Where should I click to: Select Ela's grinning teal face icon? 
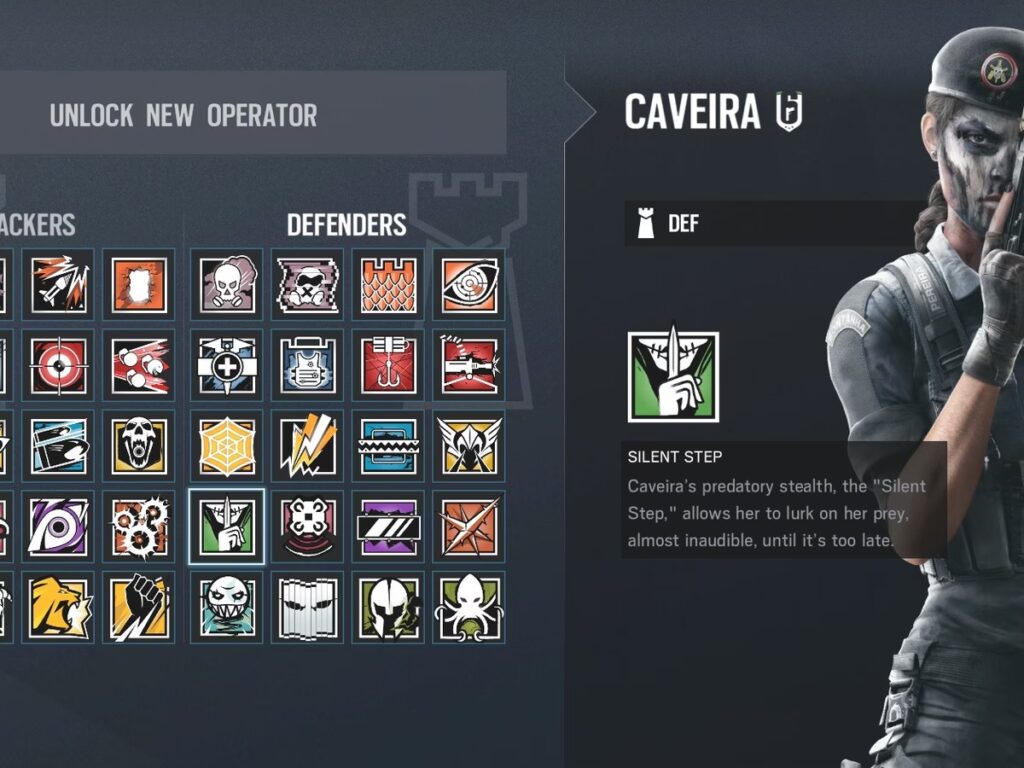point(227,606)
